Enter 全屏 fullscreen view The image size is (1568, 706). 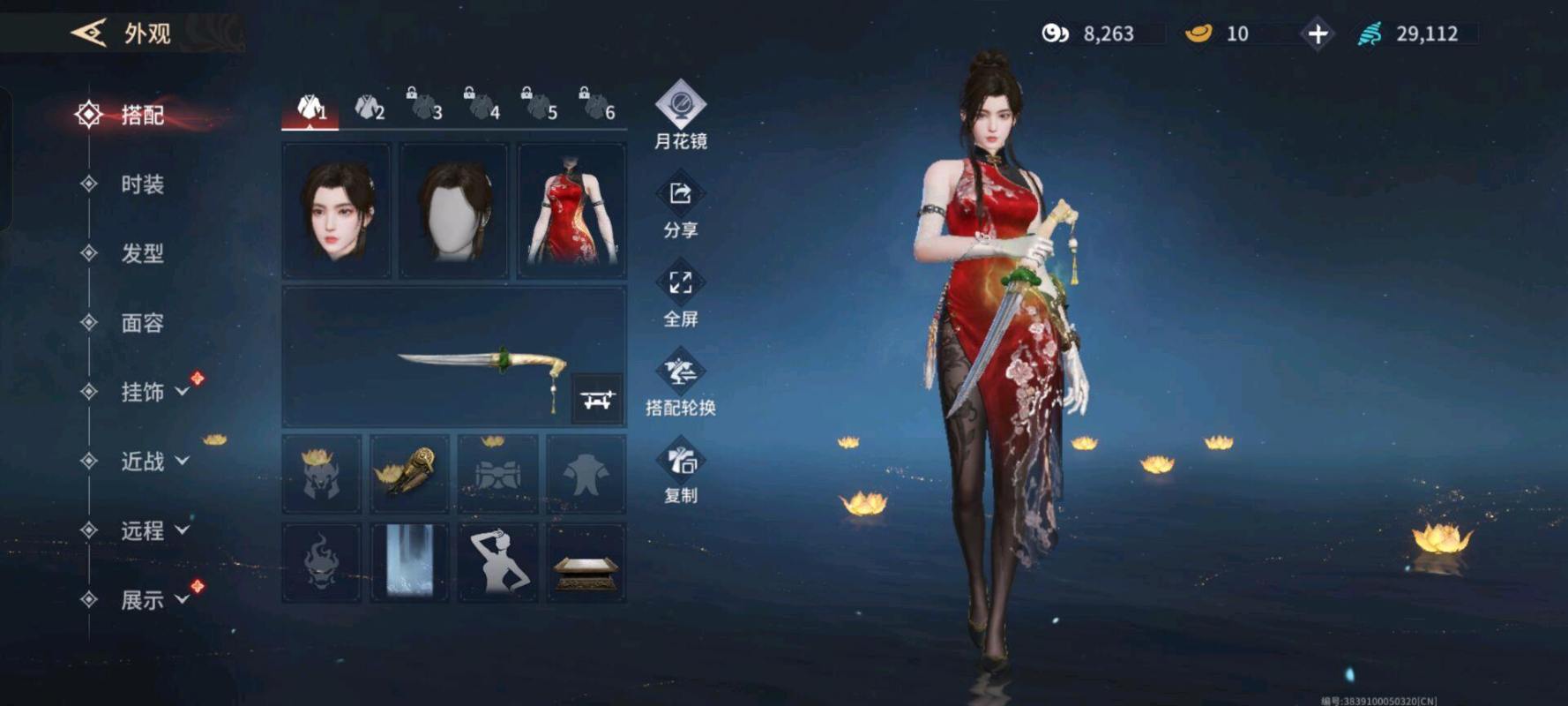tap(680, 295)
